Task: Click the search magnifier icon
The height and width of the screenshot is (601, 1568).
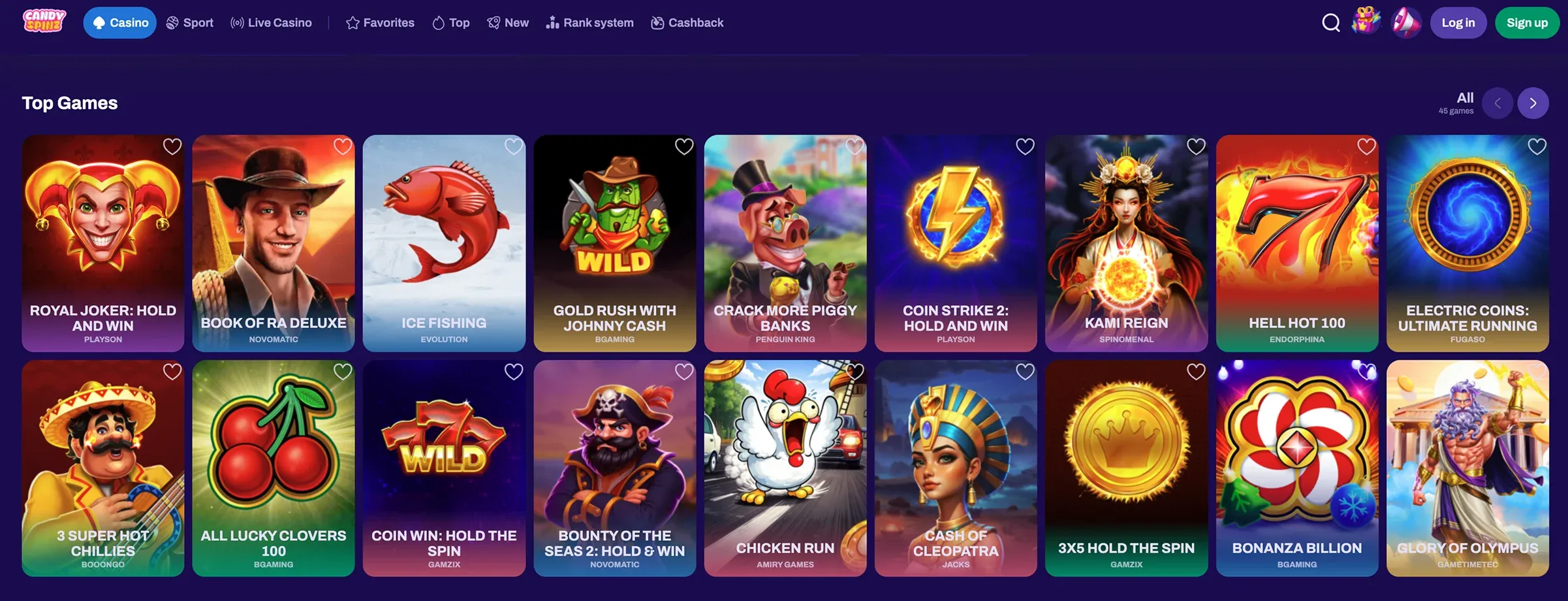Action: [1330, 23]
